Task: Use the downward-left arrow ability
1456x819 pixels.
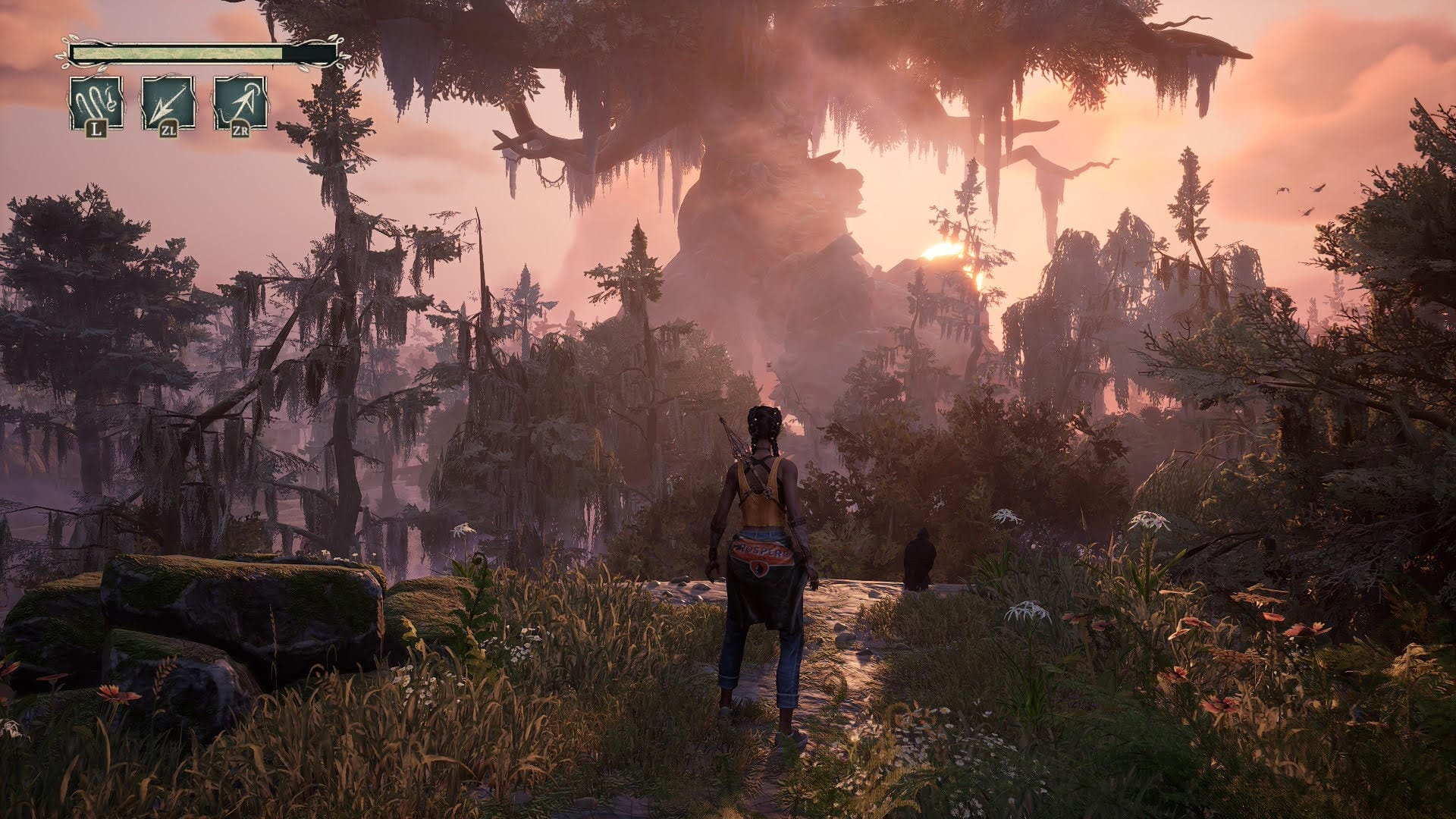Action: [168, 103]
